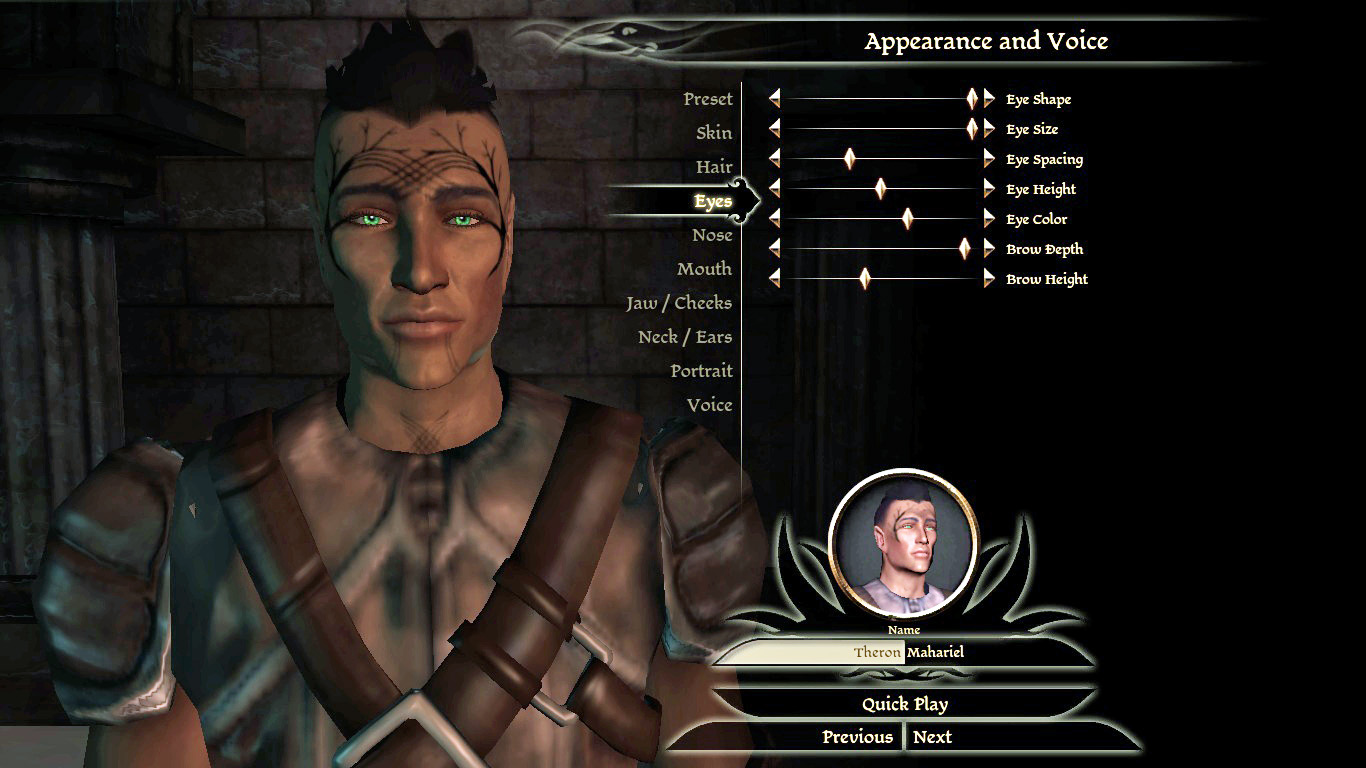Click the Eye Spacing slider handle
Image resolution: width=1366 pixels, height=768 pixels.
(850, 159)
